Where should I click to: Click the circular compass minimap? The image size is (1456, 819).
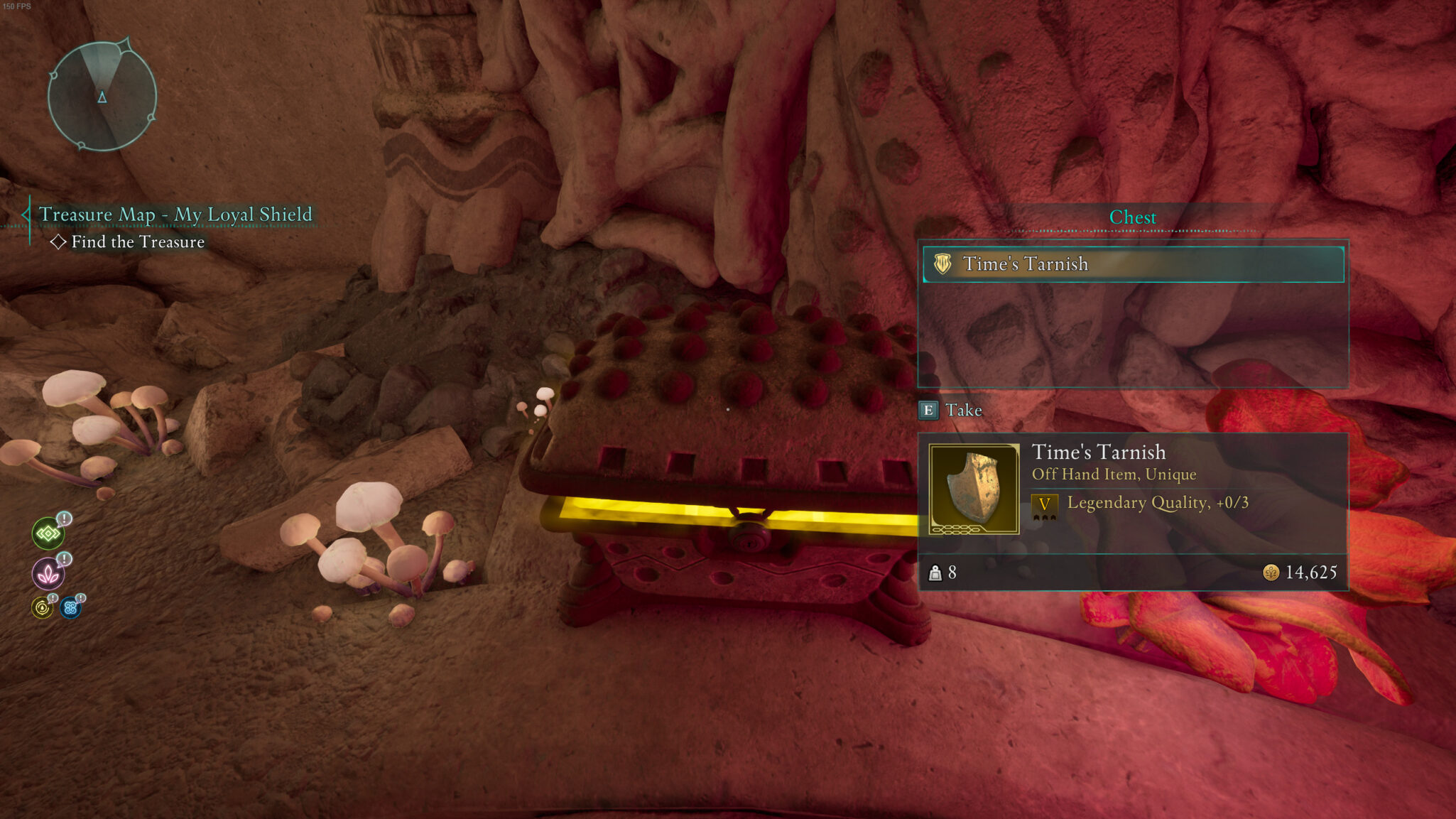pyautogui.click(x=102, y=96)
